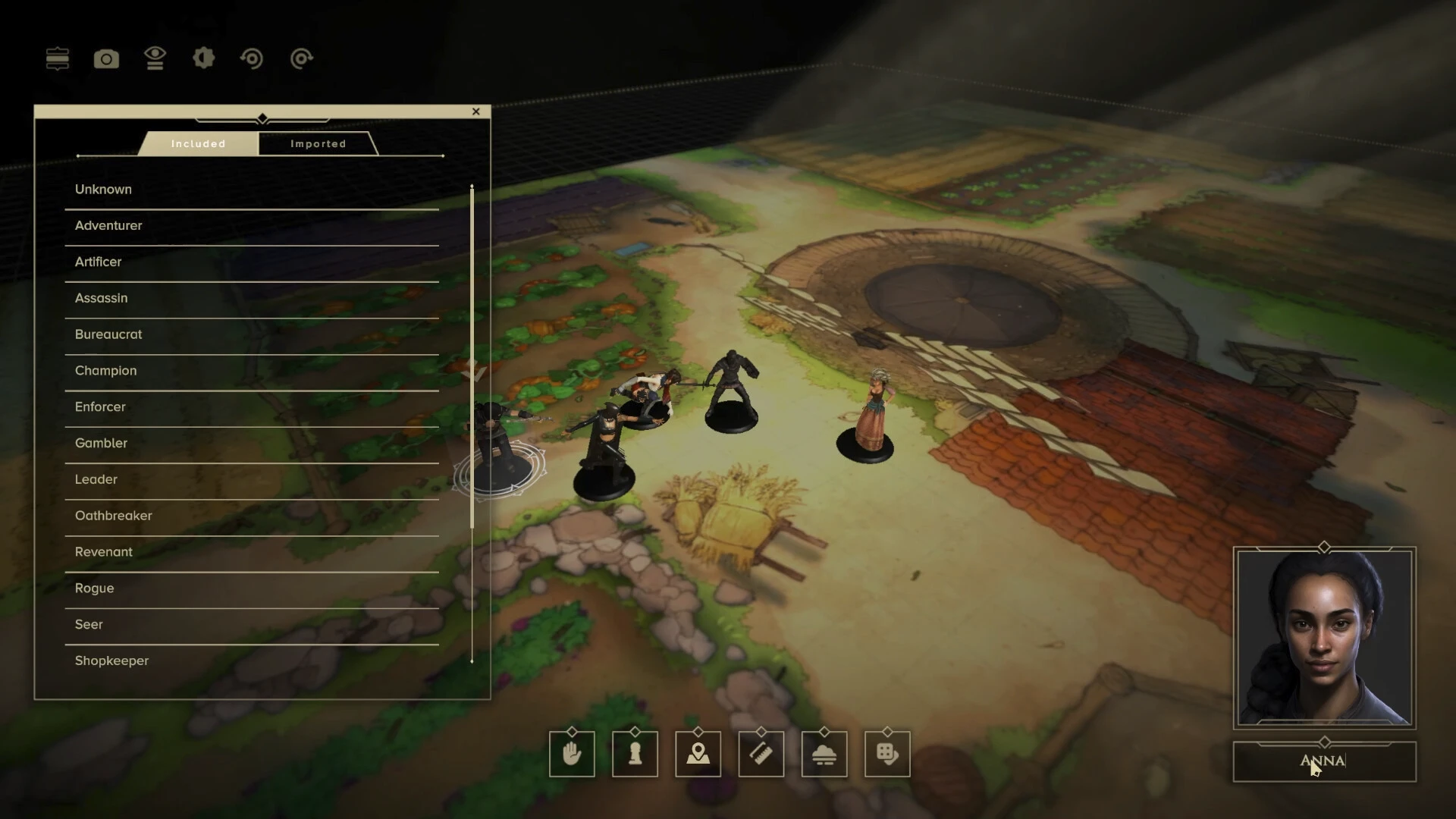The width and height of the screenshot is (1456, 819).
Task: Click the ANNA name input field
Action: [x=1324, y=761]
